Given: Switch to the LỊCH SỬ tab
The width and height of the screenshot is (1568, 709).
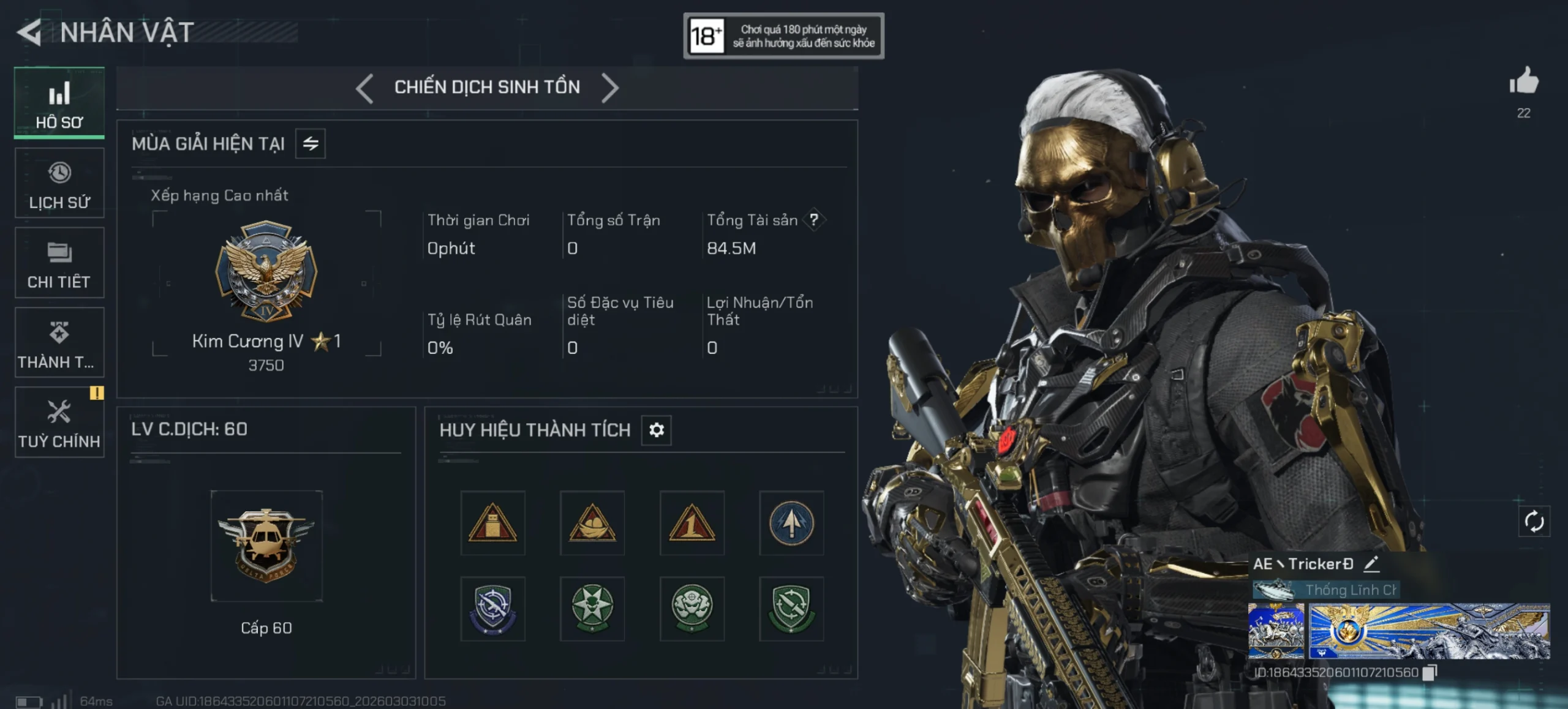Looking at the screenshot, I should coord(59,184).
